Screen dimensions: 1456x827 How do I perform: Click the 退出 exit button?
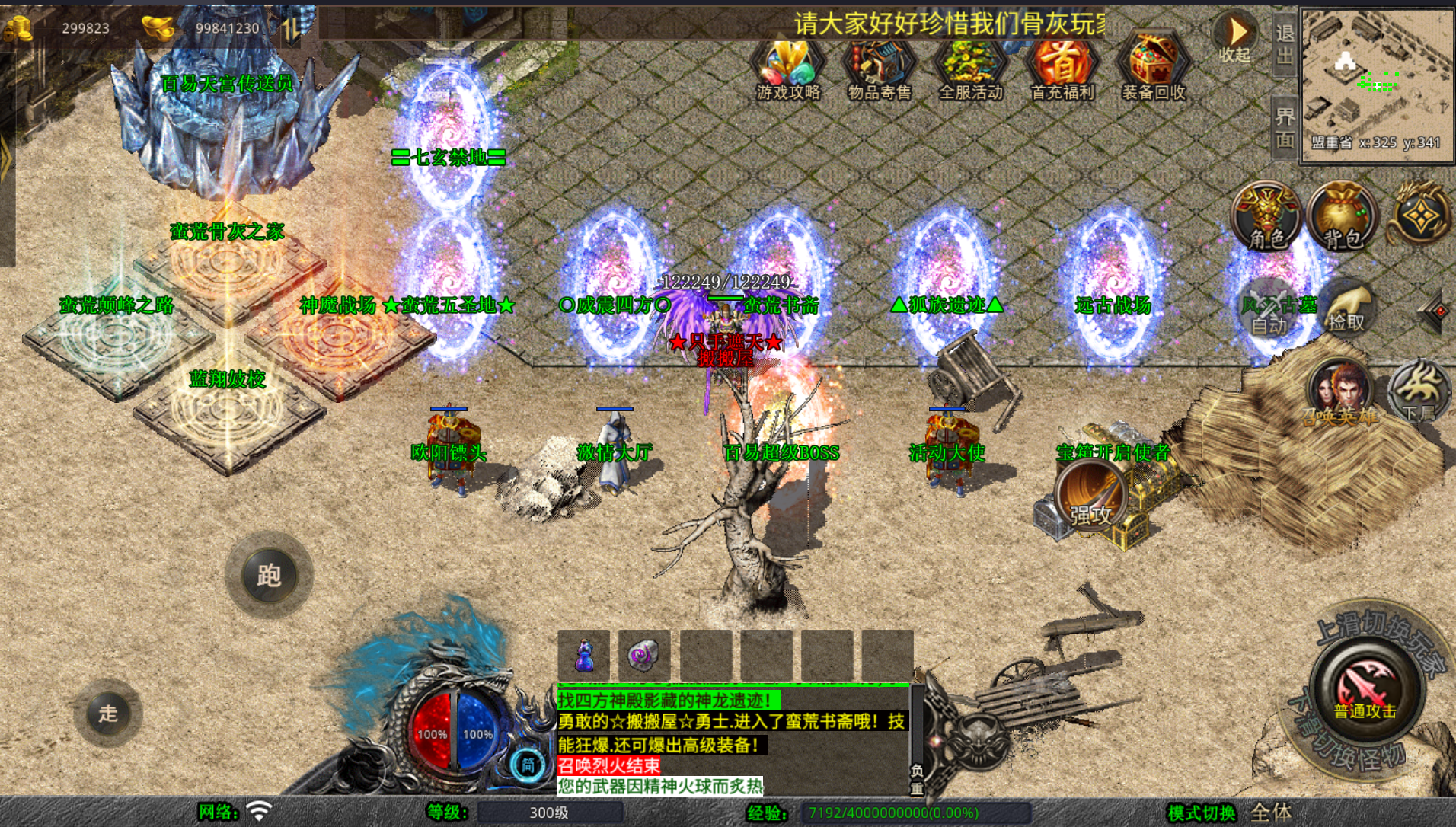pyautogui.click(x=1285, y=44)
